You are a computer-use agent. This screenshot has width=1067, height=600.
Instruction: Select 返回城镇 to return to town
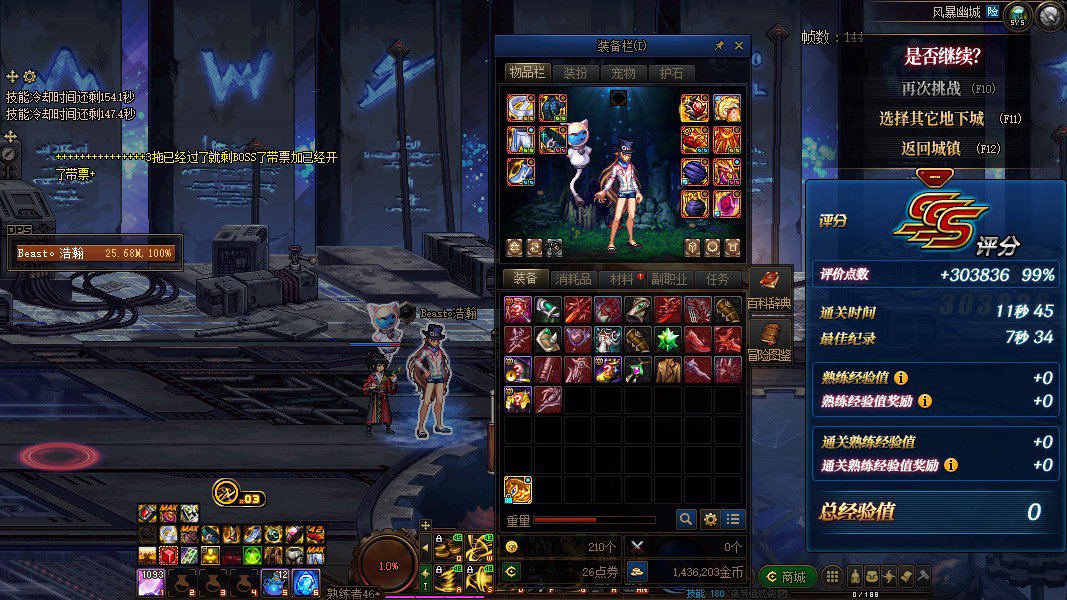point(931,148)
